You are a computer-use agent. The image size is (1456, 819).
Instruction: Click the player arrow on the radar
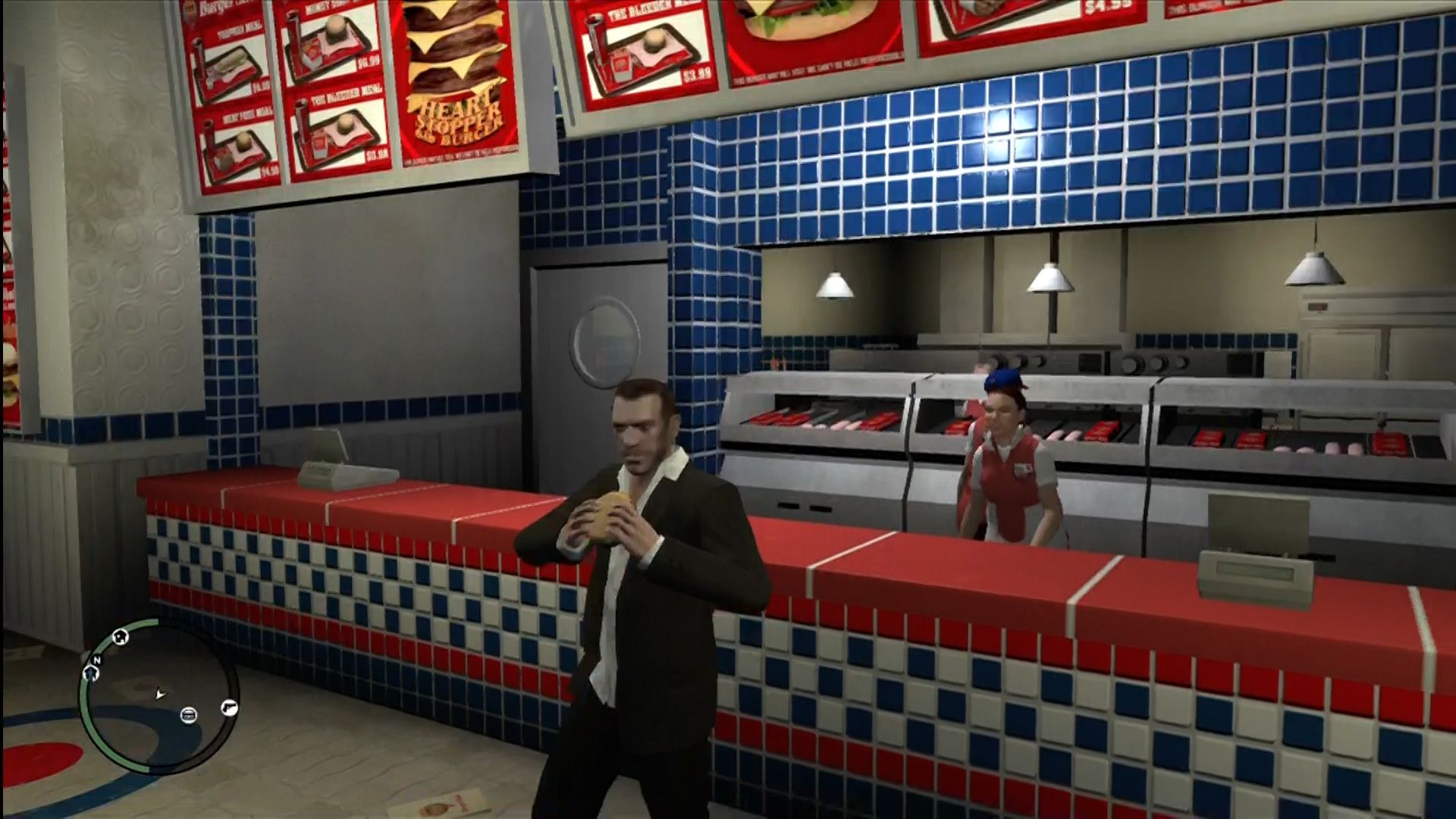coord(159,693)
